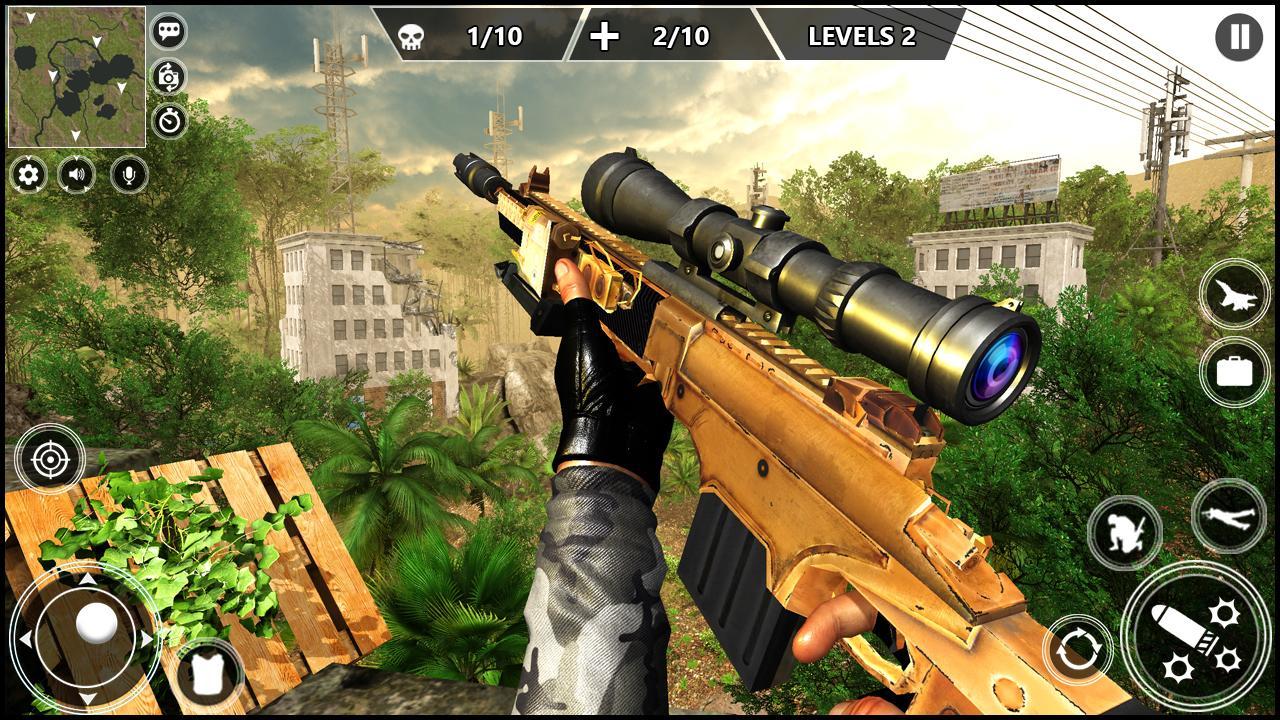The height and width of the screenshot is (720, 1280).
Task: Switch the camera view
Action: point(167,75)
